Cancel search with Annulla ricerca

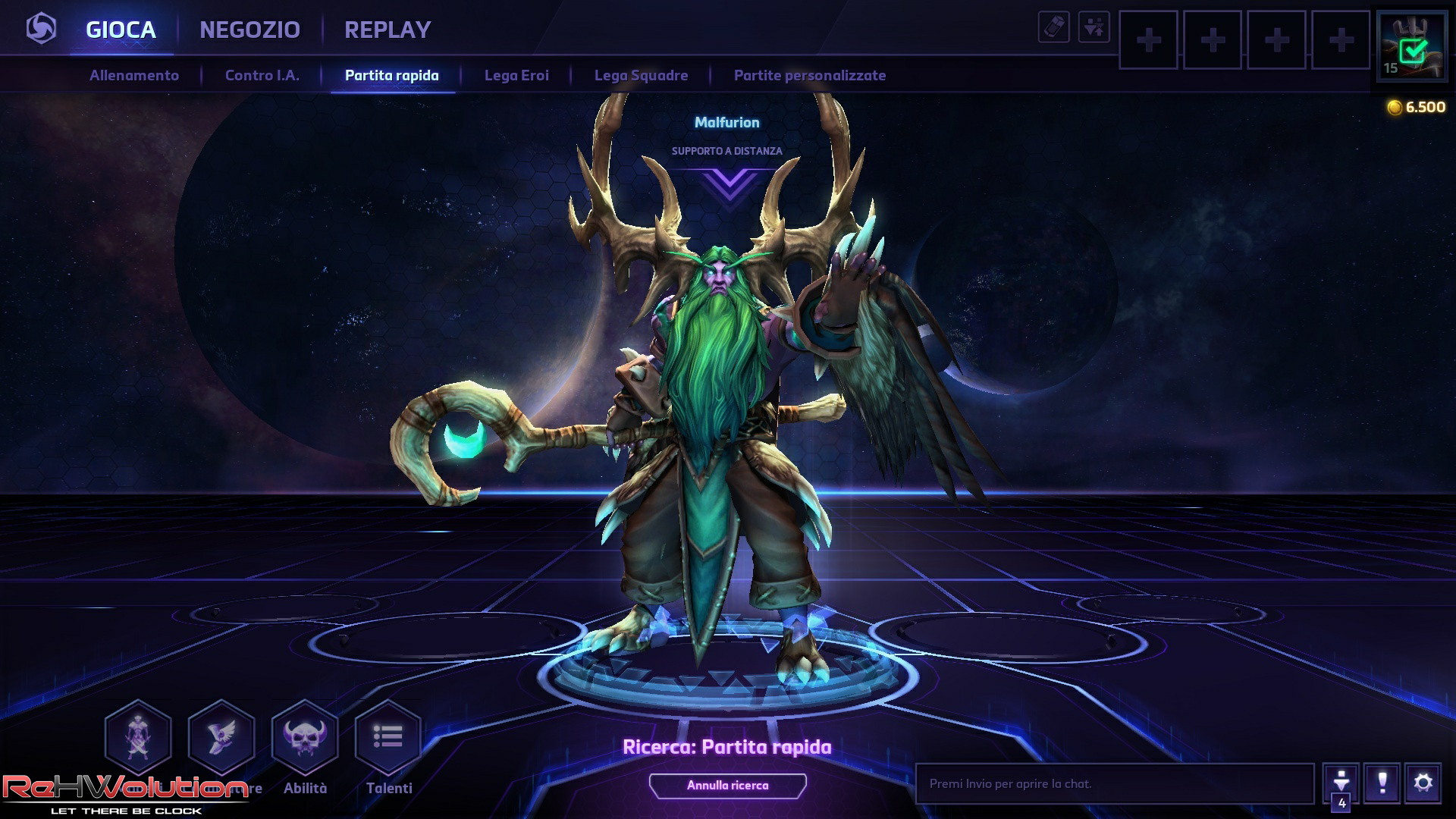pos(727,786)
